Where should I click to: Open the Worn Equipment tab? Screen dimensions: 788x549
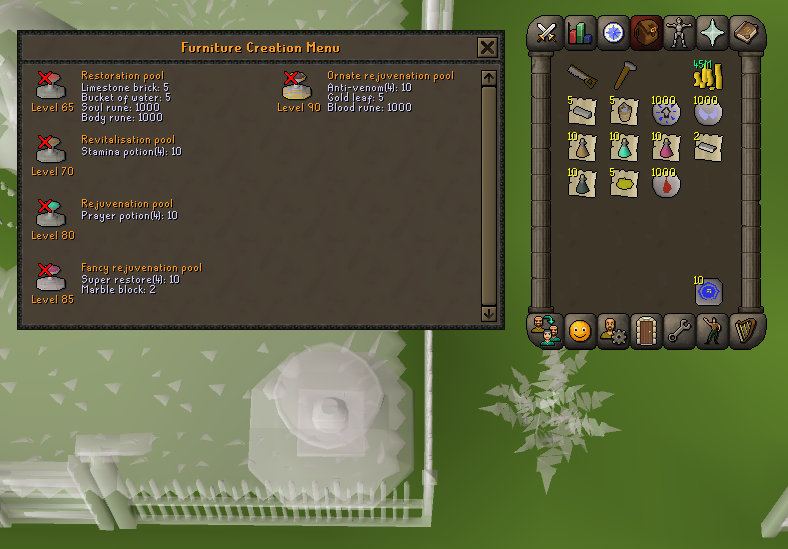click(678, 33)
